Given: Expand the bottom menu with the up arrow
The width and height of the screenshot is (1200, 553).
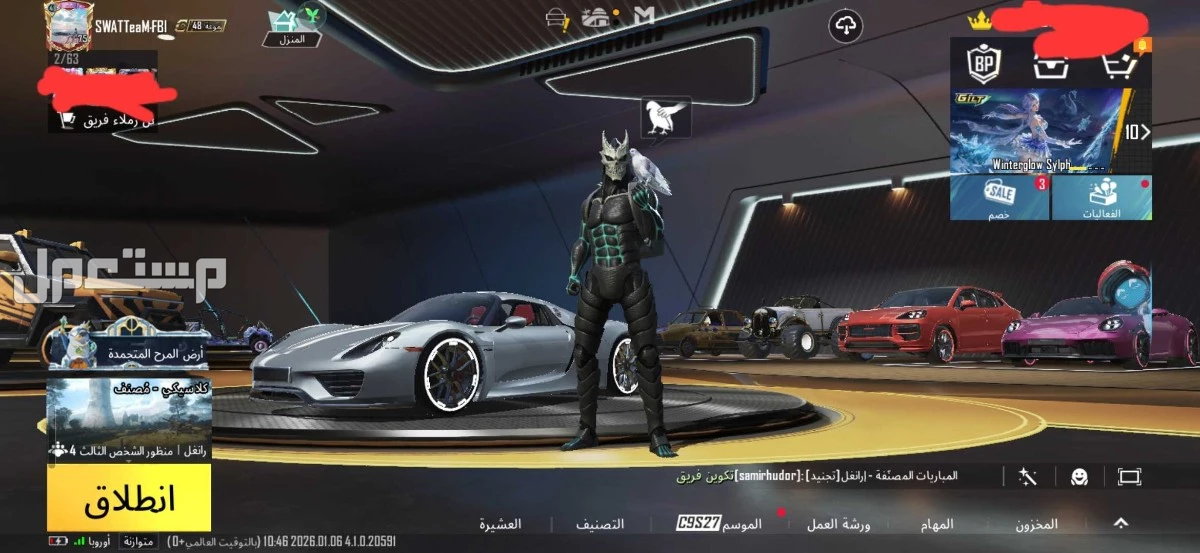Looking at the screenshot, I should [x=1121, y=523].
